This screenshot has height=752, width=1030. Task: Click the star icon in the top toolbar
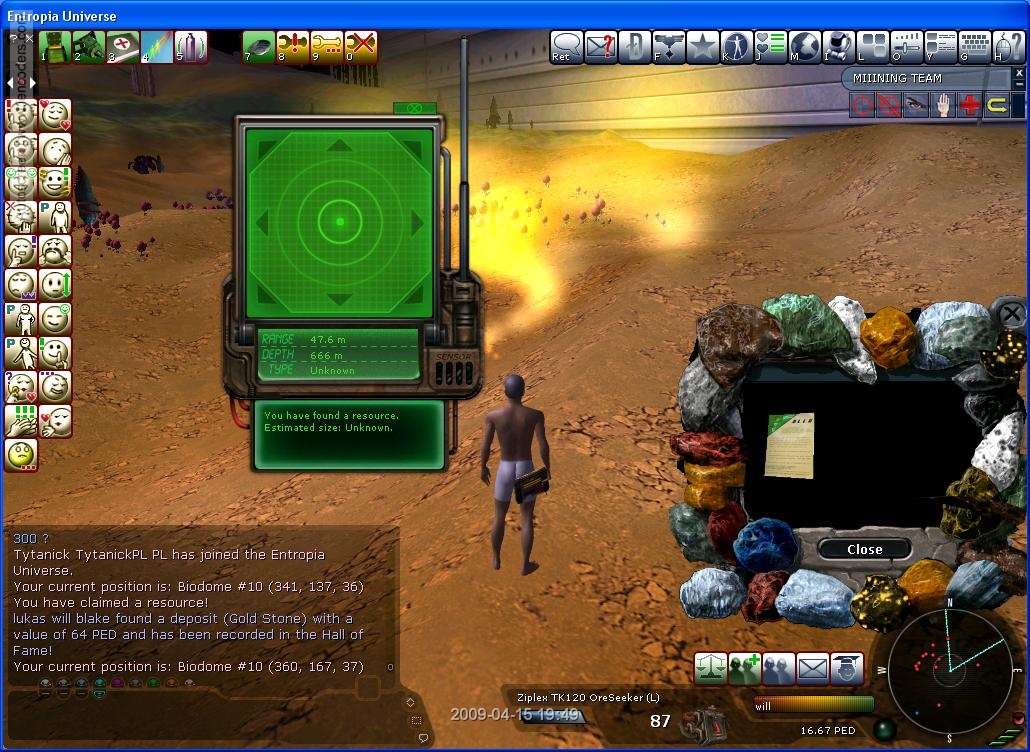pyautogui.click(x=703, y=46)
